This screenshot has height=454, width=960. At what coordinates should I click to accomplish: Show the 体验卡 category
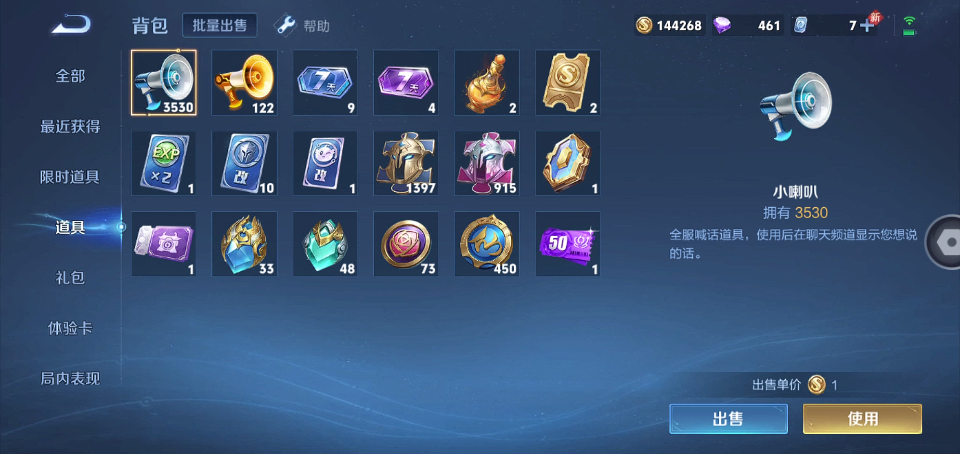click(x=70, y=328)
